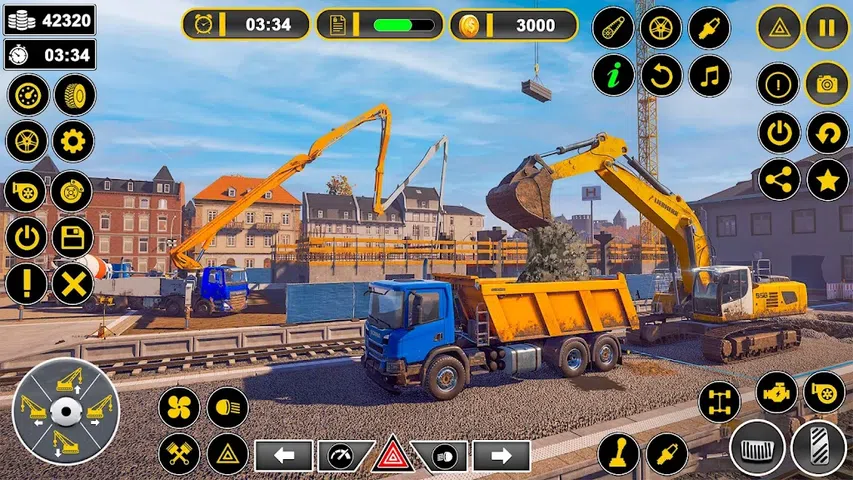Image resolution: width=853 pixels, height=480 pixels.
Task: Select the crossed pistons icon
Action: [179, 454]
